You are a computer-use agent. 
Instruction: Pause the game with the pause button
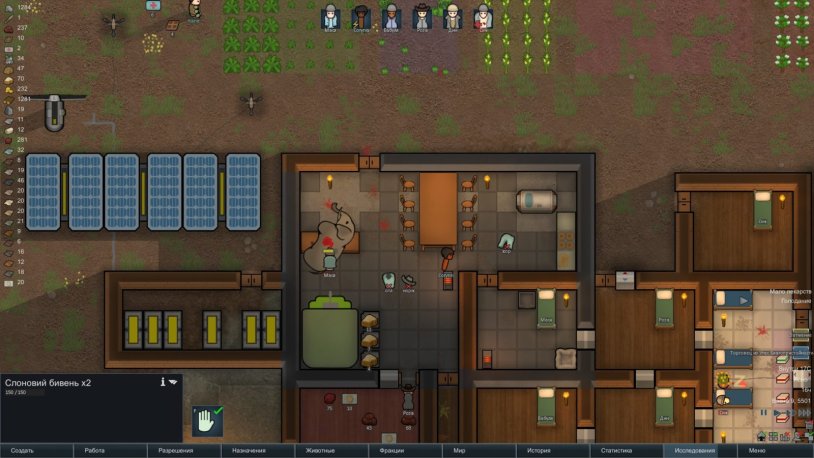tap(762, 411)
